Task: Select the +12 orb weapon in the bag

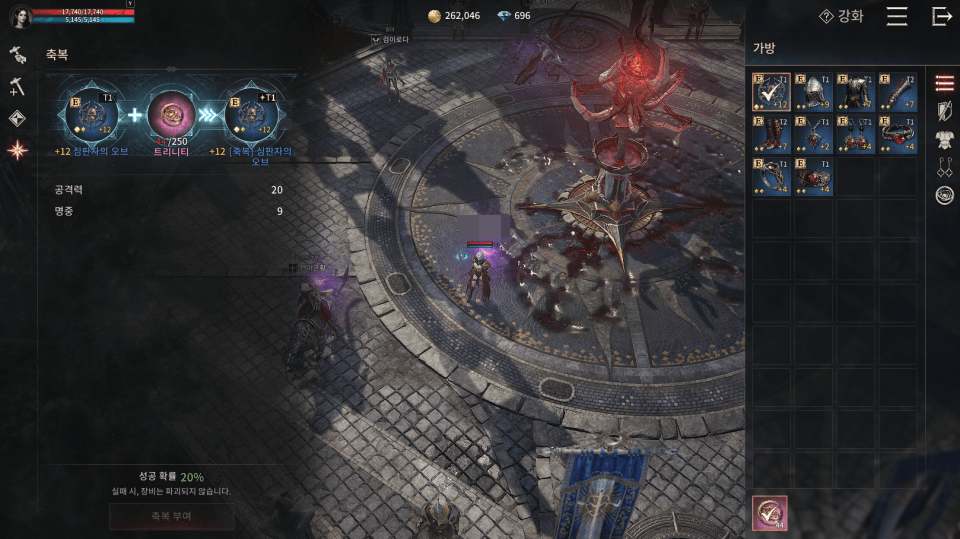Action: (771, 92)
